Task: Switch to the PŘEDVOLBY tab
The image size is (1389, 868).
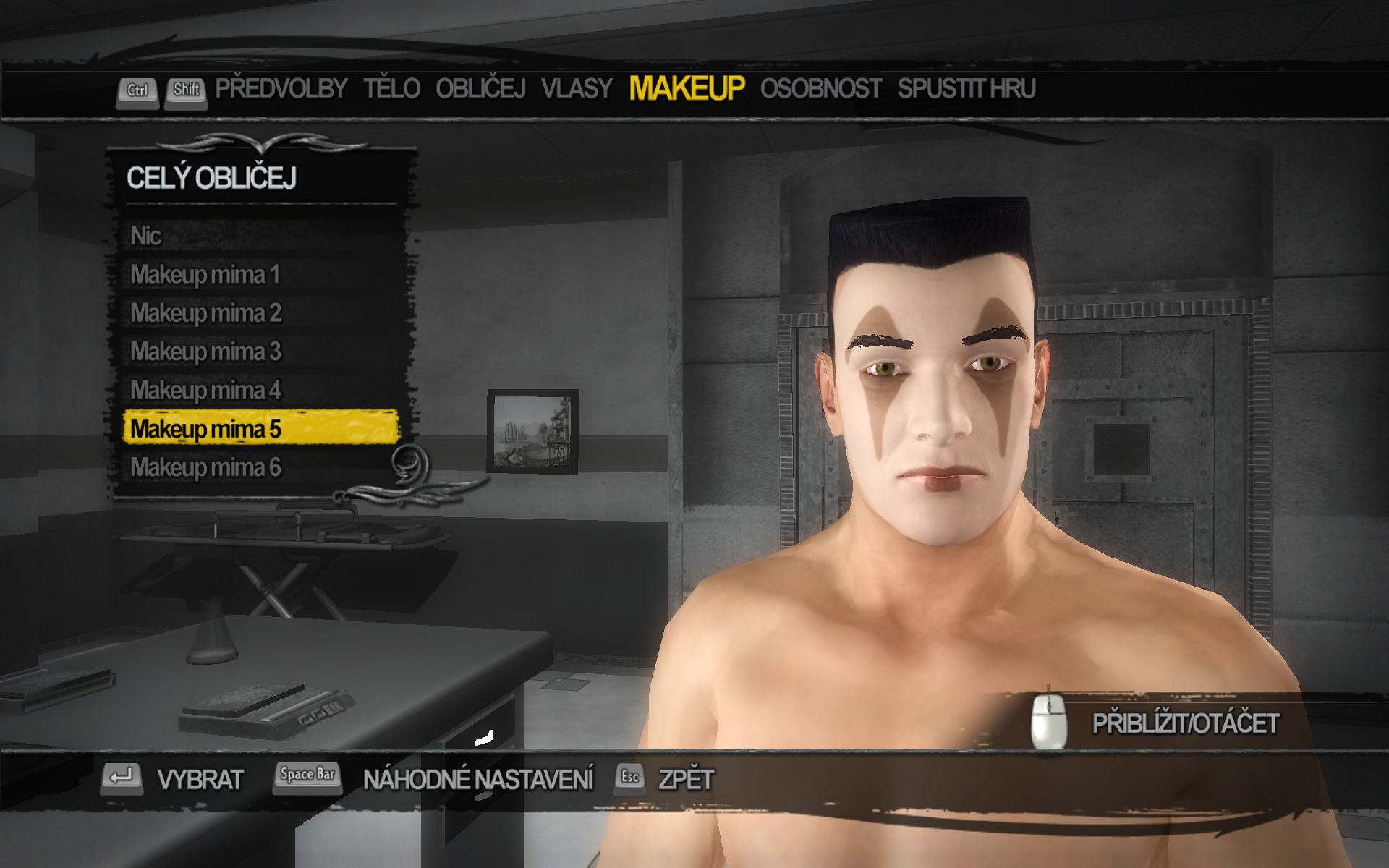Action: point(281,89)
